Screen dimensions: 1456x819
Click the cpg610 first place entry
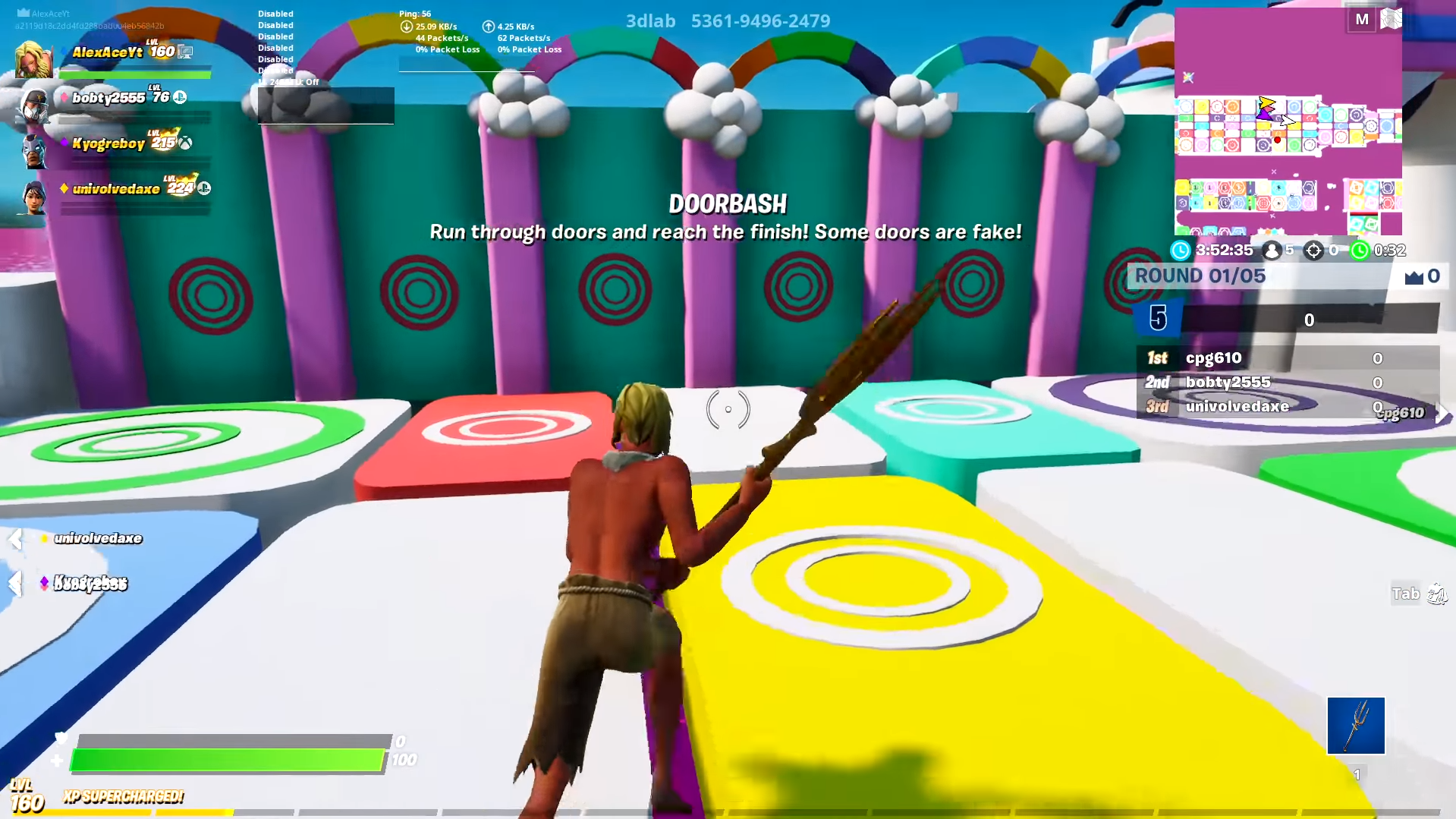pyautogui.click(x=1214, y=358)
